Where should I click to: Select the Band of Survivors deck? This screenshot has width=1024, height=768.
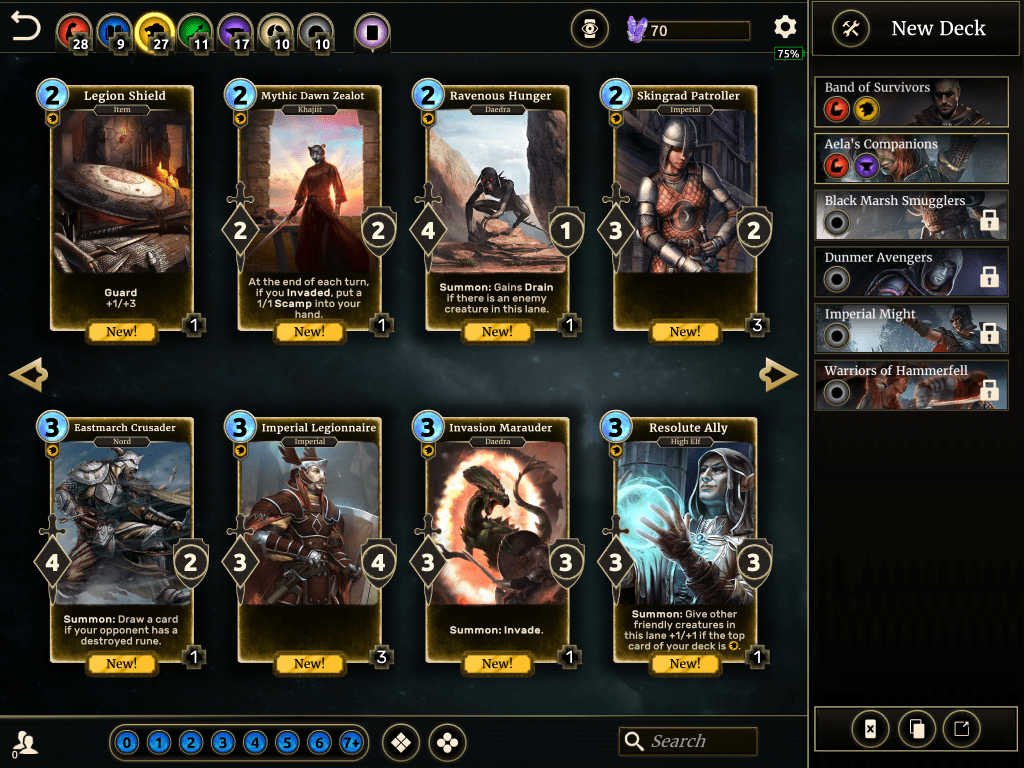pyautogui.click(x=911, y=100)
